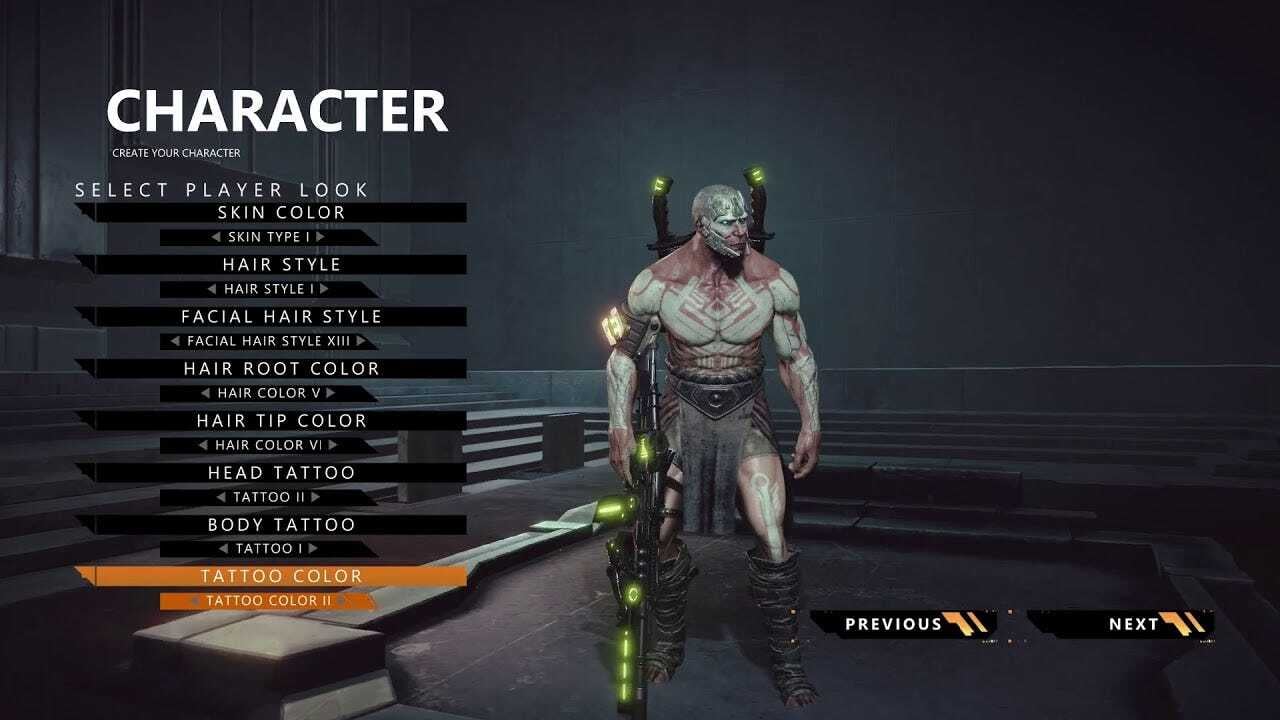The image size is (1280, 720).
Task: Click the left arrow beside Hair Style I
Action: coord(212,289)
